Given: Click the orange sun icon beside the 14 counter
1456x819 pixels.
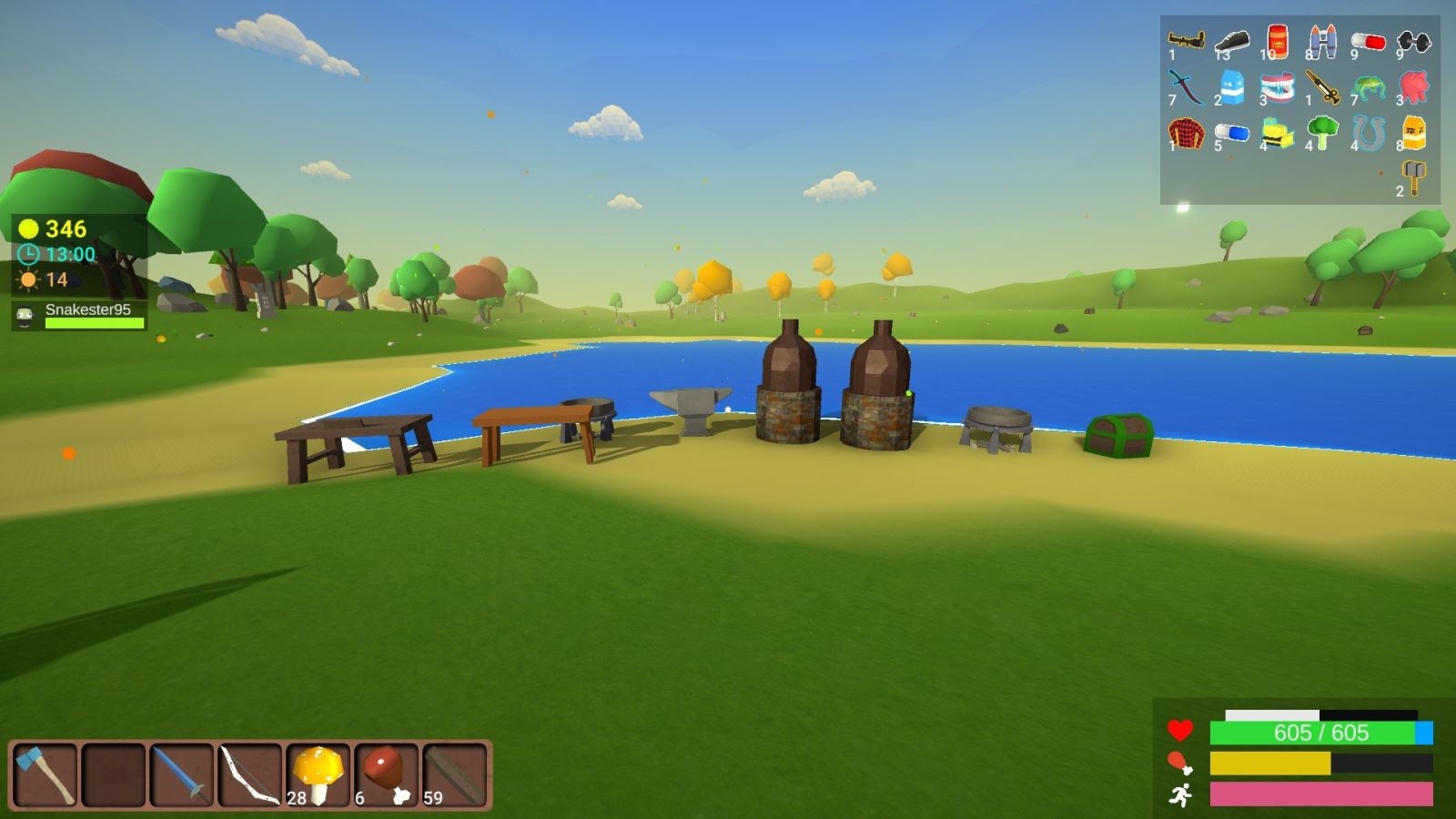Looking at the screenshot, I should click(28, 279).
